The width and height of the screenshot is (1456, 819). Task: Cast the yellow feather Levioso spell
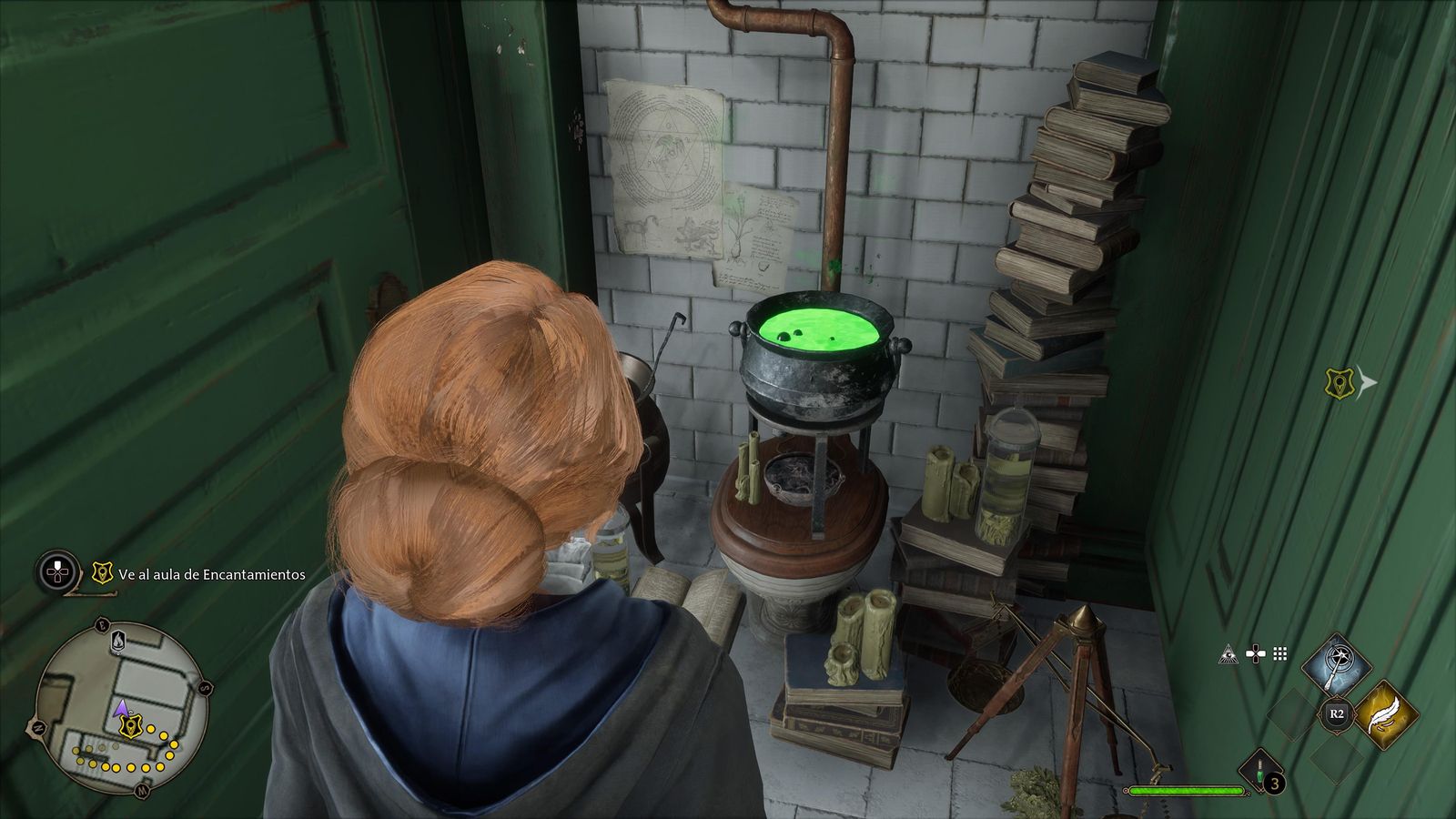coord(1383,713)
